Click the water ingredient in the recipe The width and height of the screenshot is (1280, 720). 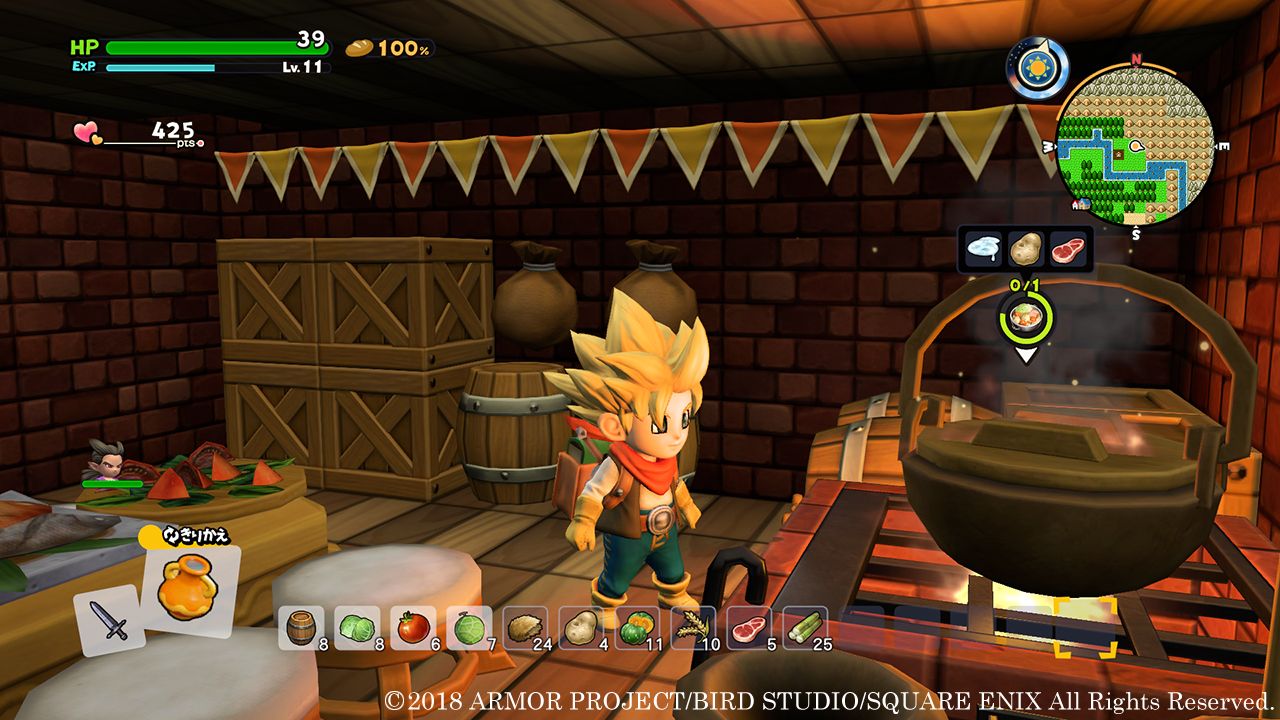[x=983, y=248]
